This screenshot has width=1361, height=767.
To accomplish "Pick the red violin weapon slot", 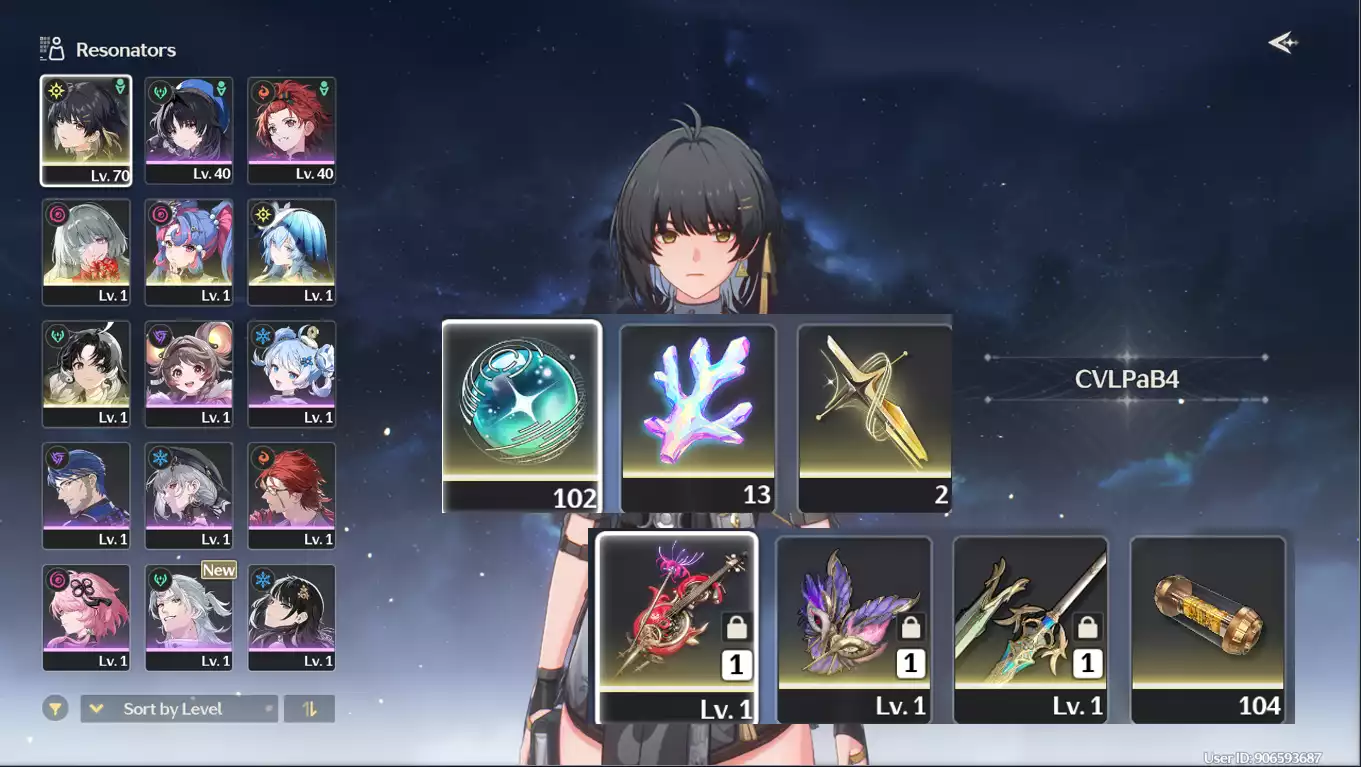I will pos(677,627).
